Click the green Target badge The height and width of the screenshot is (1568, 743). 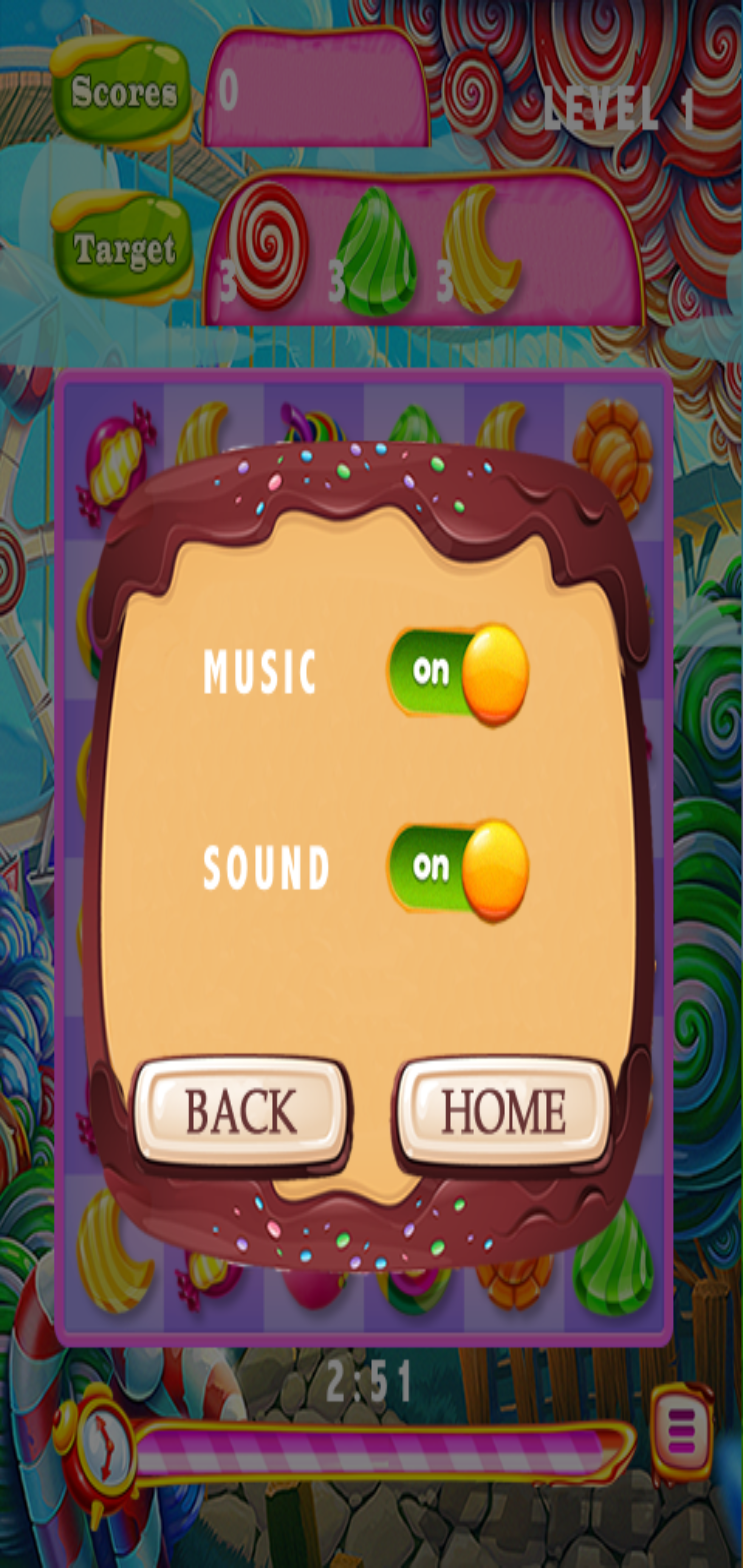(x=125, y=243)
